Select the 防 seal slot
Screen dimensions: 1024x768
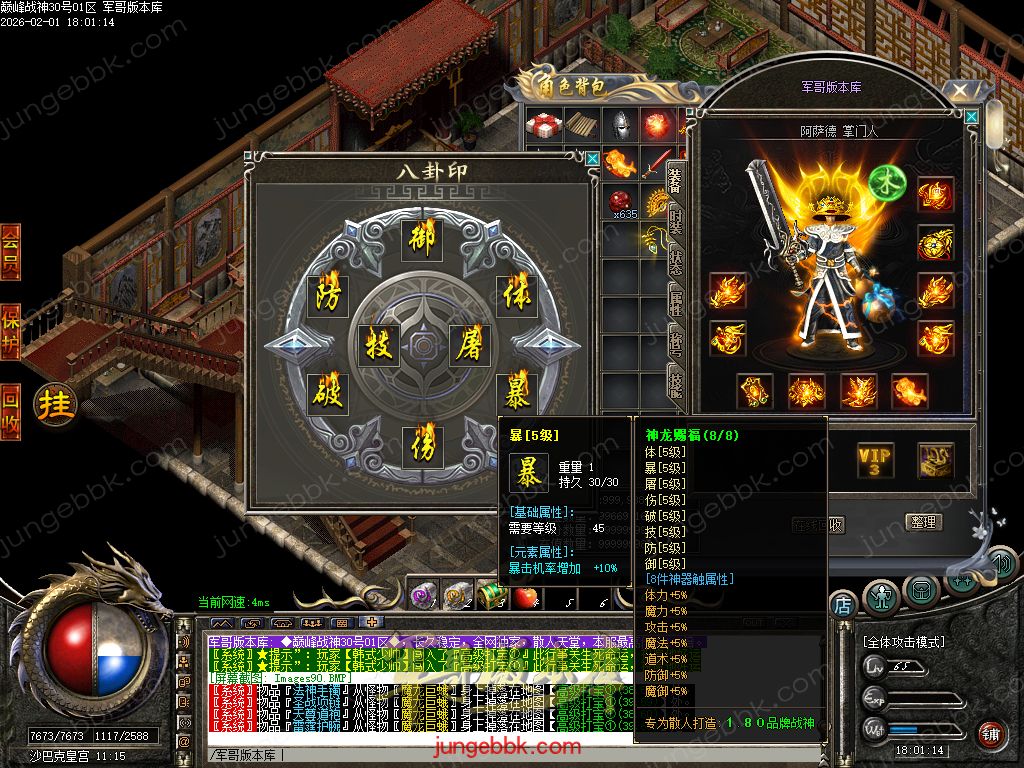tap(327, 296)
